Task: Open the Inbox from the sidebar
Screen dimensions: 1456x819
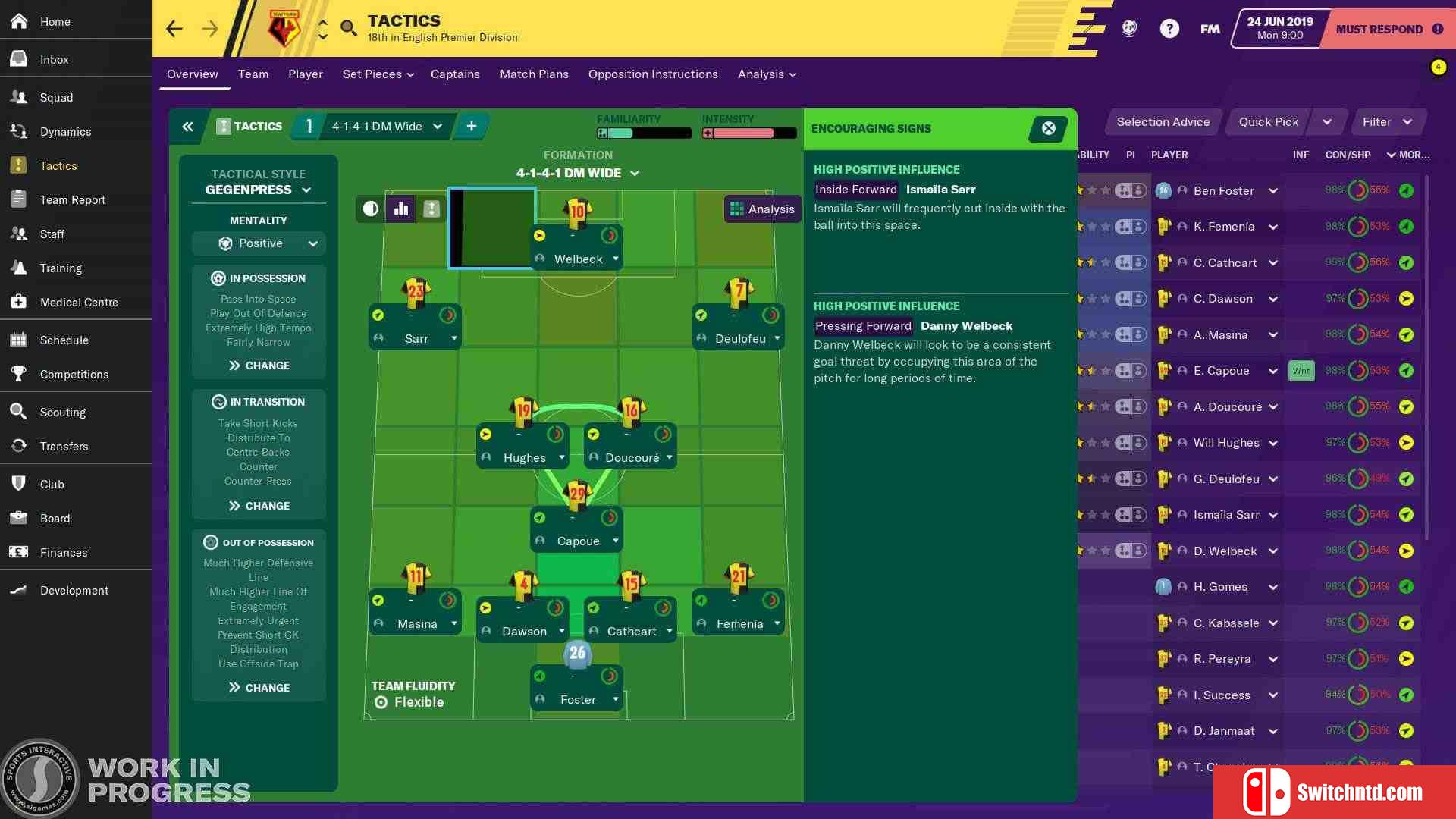Action: point(54,60)
